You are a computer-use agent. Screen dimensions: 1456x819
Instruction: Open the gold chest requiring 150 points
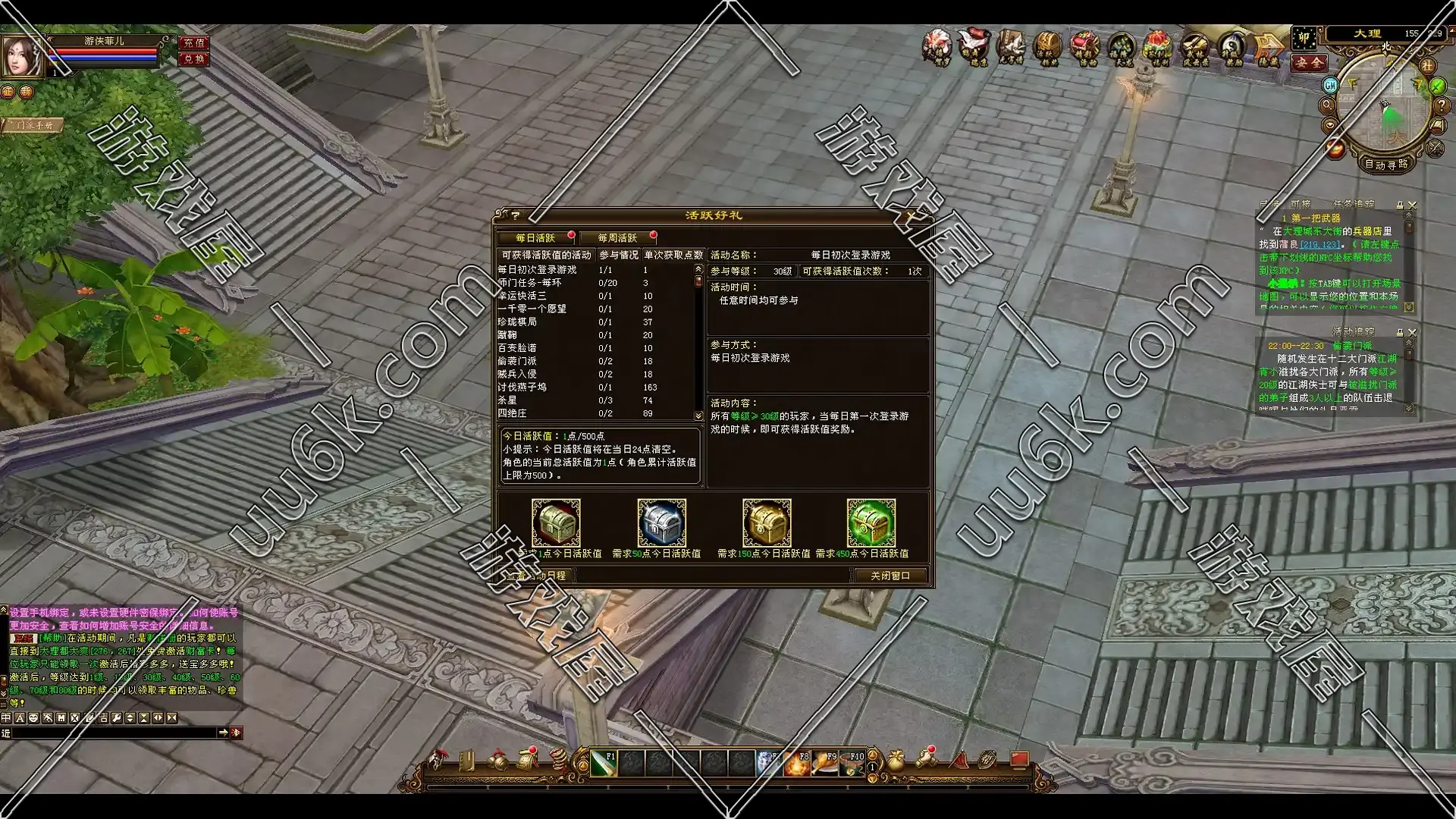[766, 522]
